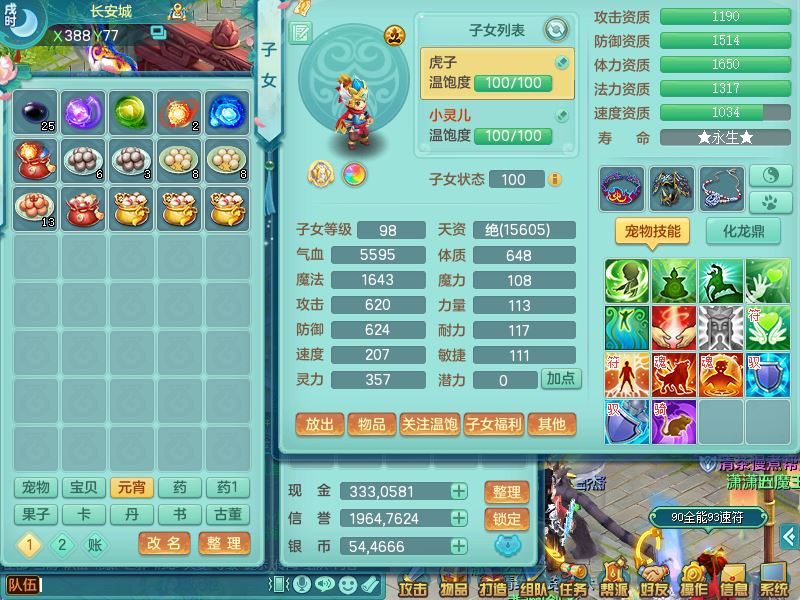Choose the 药 inventory category
Image resolution: width=800 pixels, height=600 pixels.
click(180, 488)
